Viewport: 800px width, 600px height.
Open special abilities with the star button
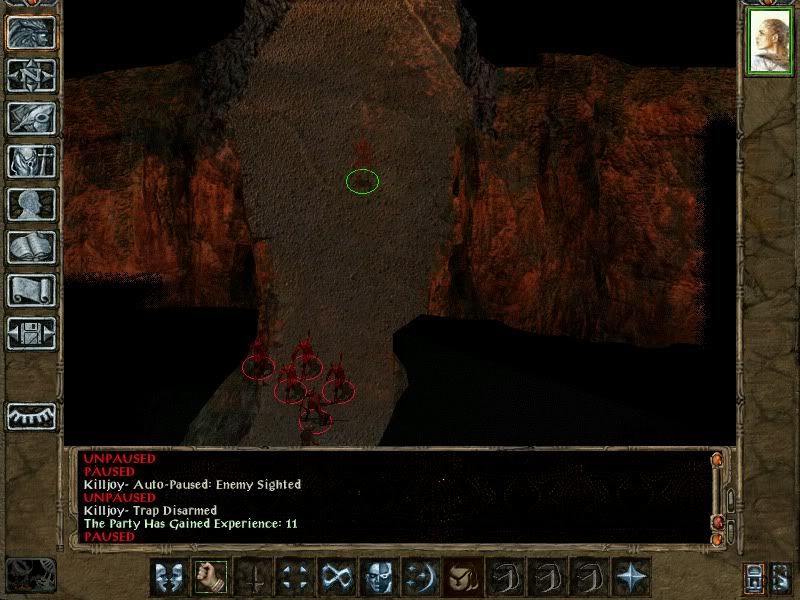[631, 577]
